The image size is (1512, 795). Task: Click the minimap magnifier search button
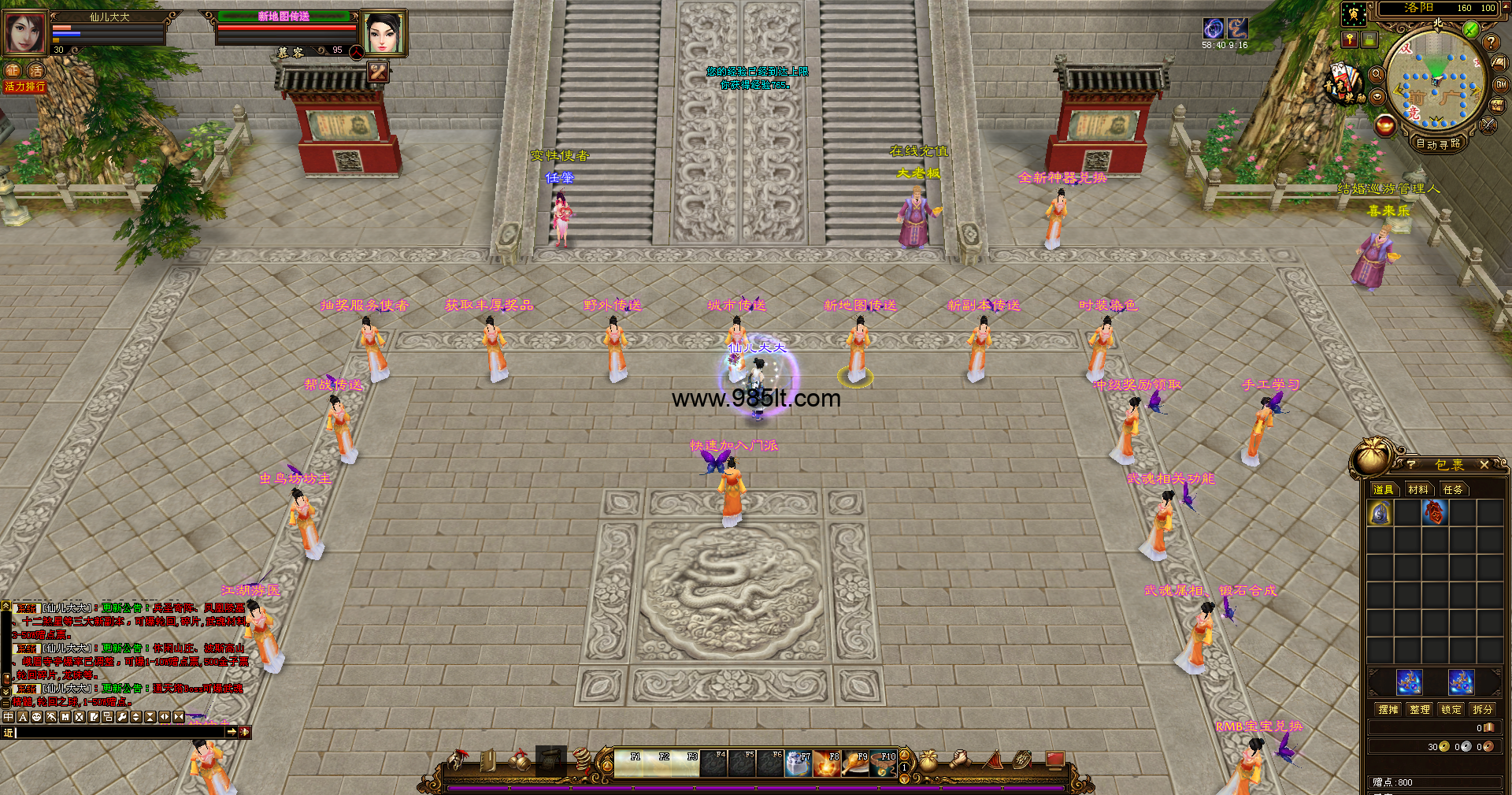[1377, 74]
